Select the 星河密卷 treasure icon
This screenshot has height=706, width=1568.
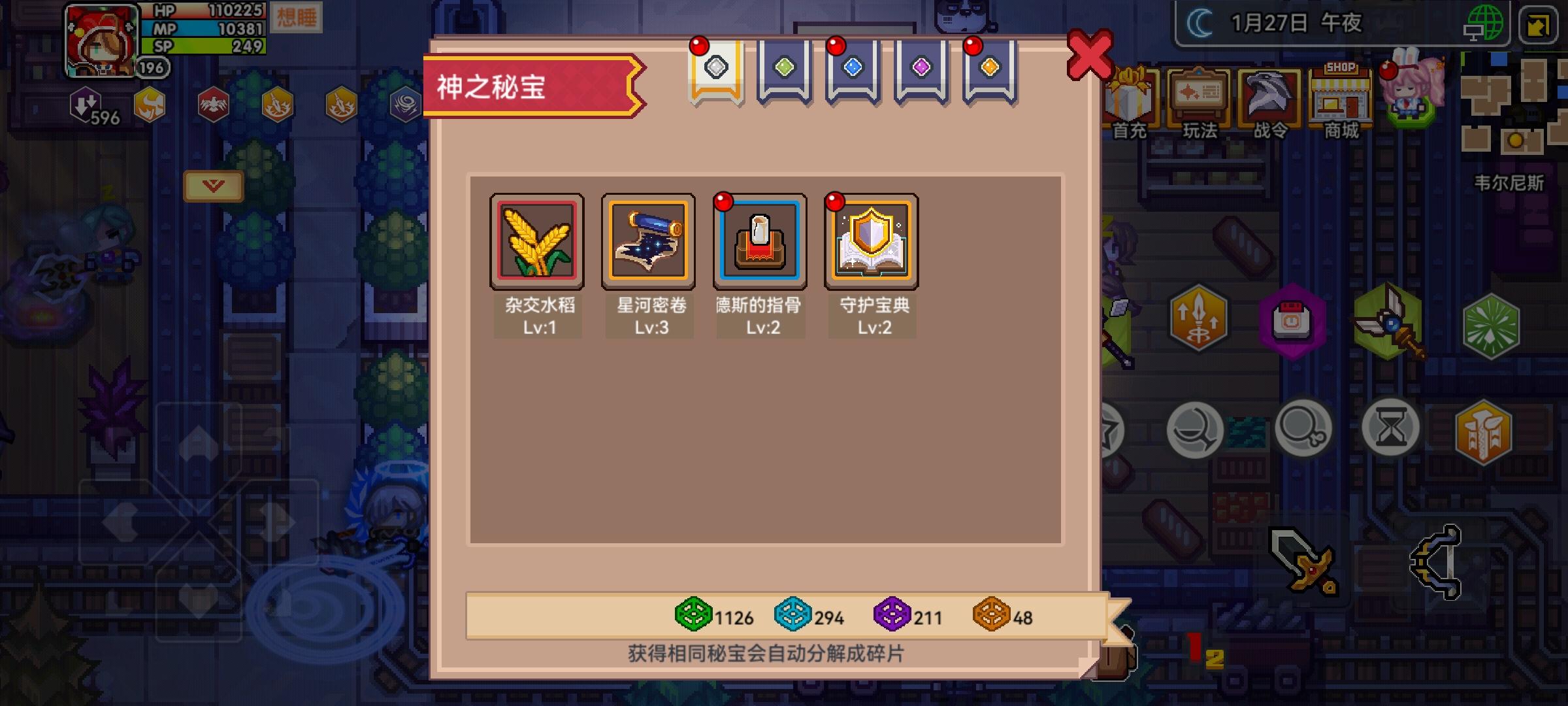[x=648, y=240]
